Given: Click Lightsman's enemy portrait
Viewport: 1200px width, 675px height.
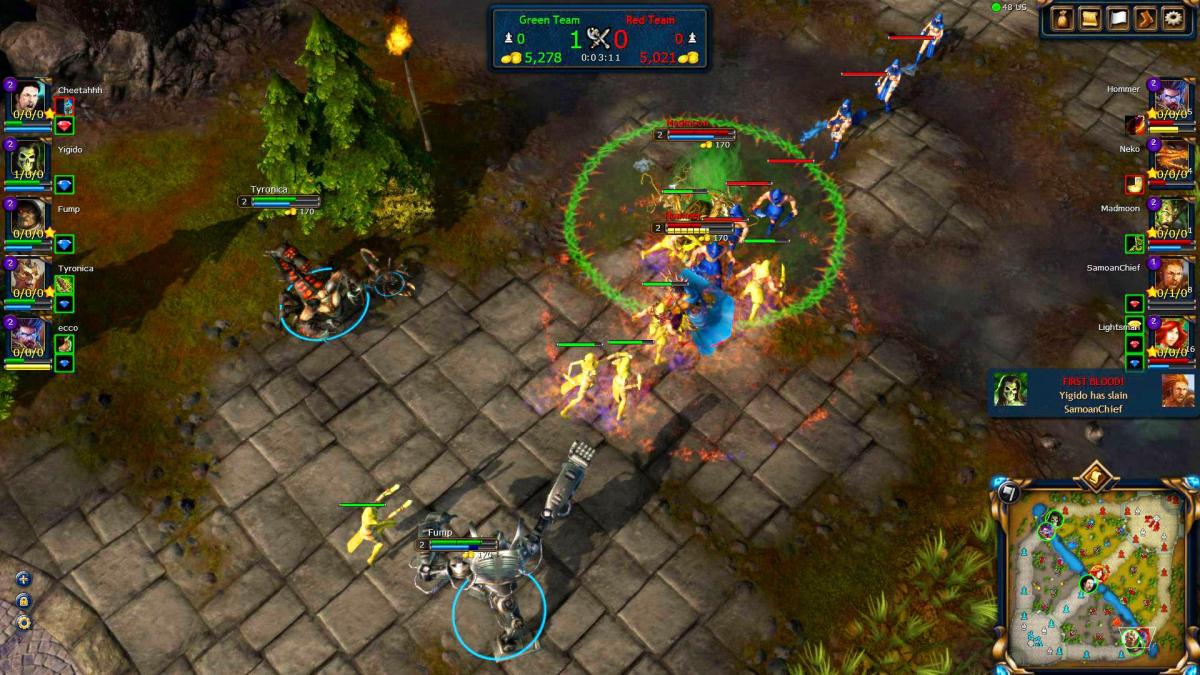Looking at the screenshot, I should click(x=1171, y=338).
